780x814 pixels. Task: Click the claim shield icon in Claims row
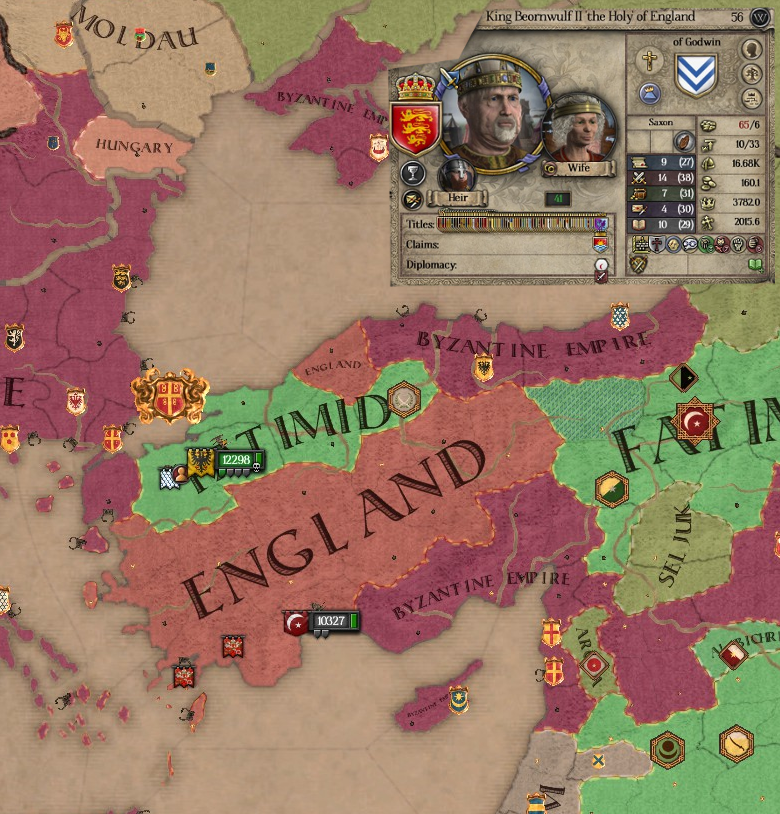[600, 243]
